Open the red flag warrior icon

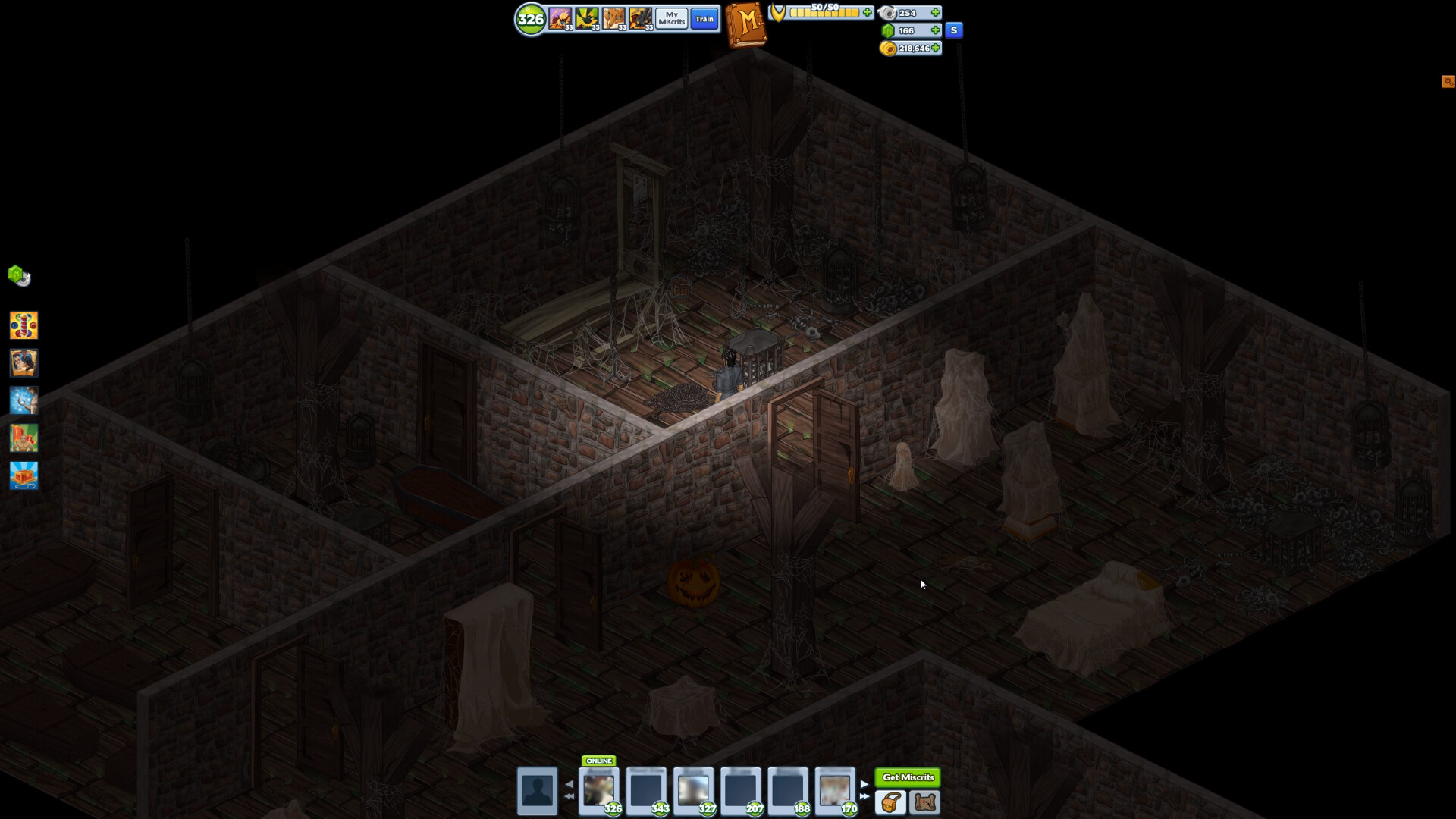click(x=24, y=438)
